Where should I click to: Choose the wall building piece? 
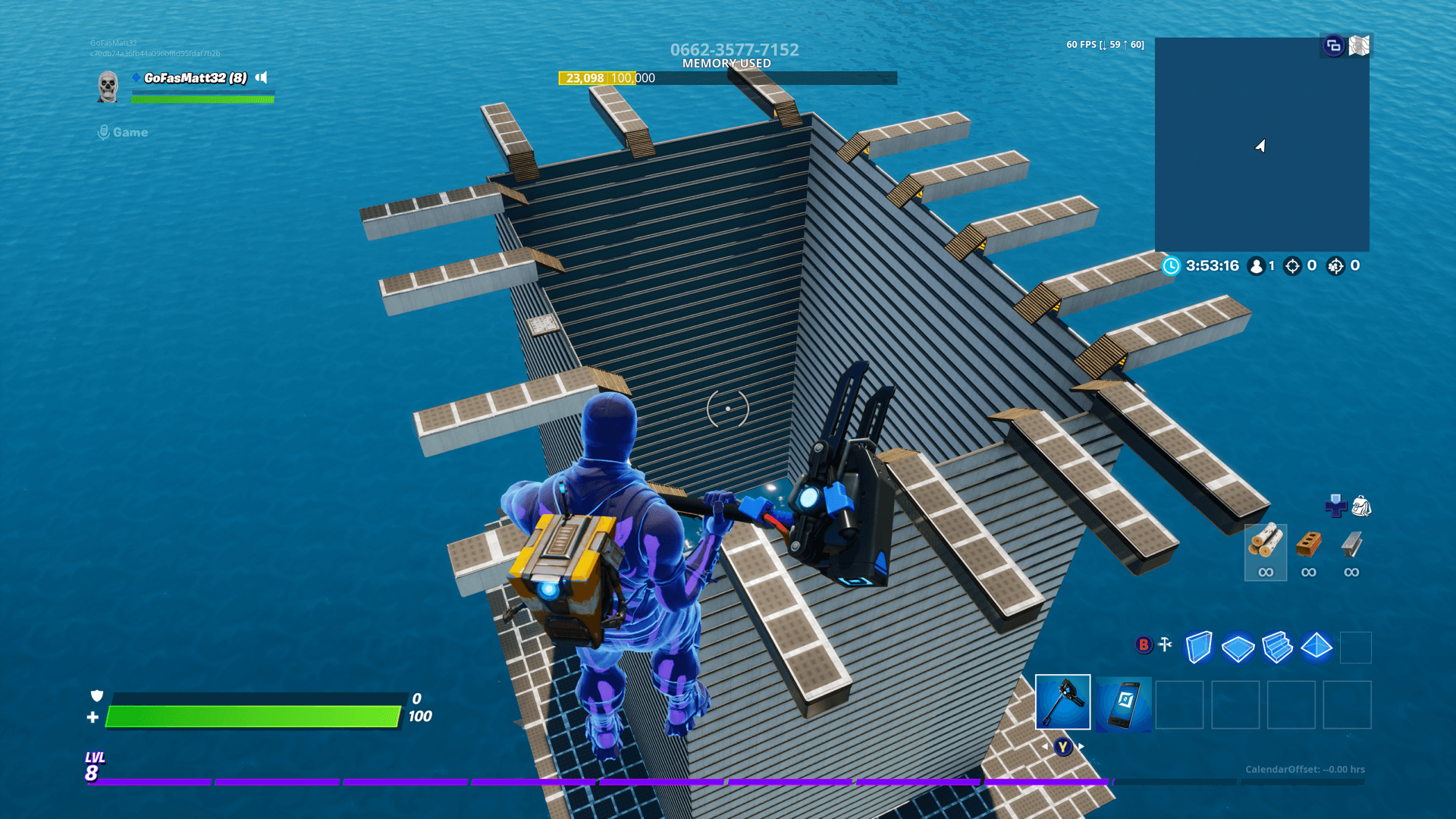tap(1198, 648)
